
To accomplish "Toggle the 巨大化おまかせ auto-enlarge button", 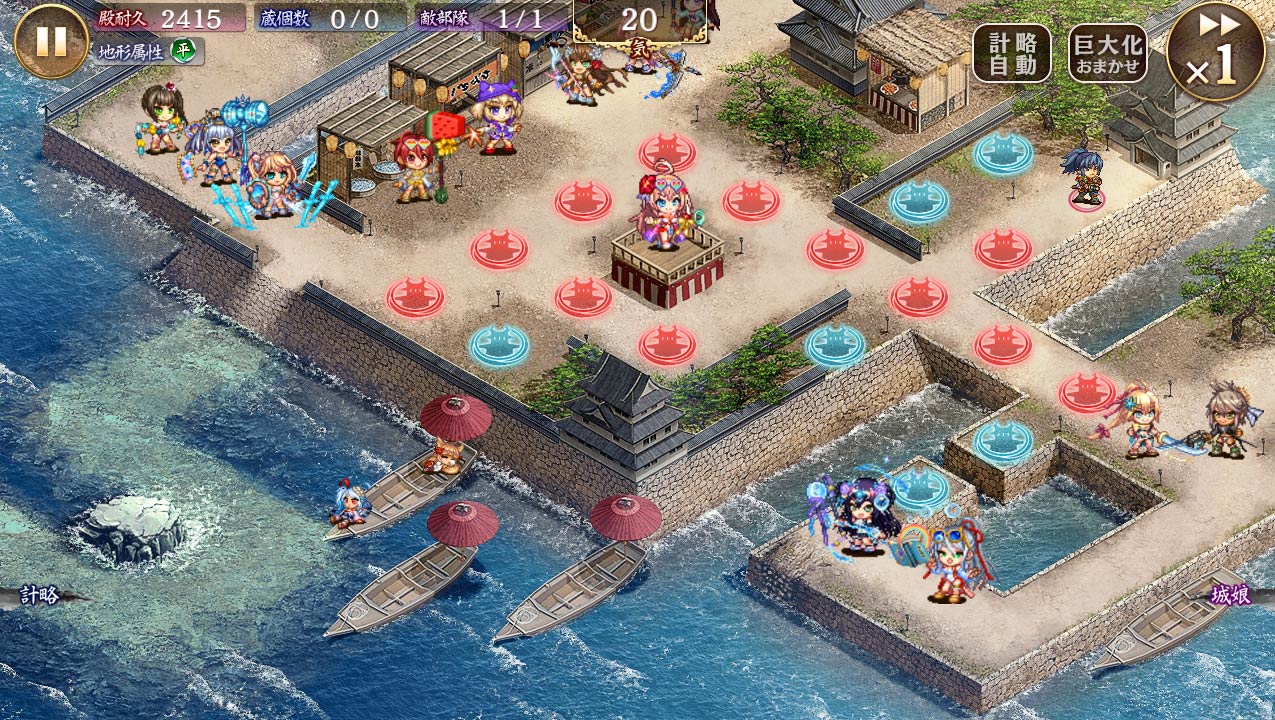I will (1108, 53).
